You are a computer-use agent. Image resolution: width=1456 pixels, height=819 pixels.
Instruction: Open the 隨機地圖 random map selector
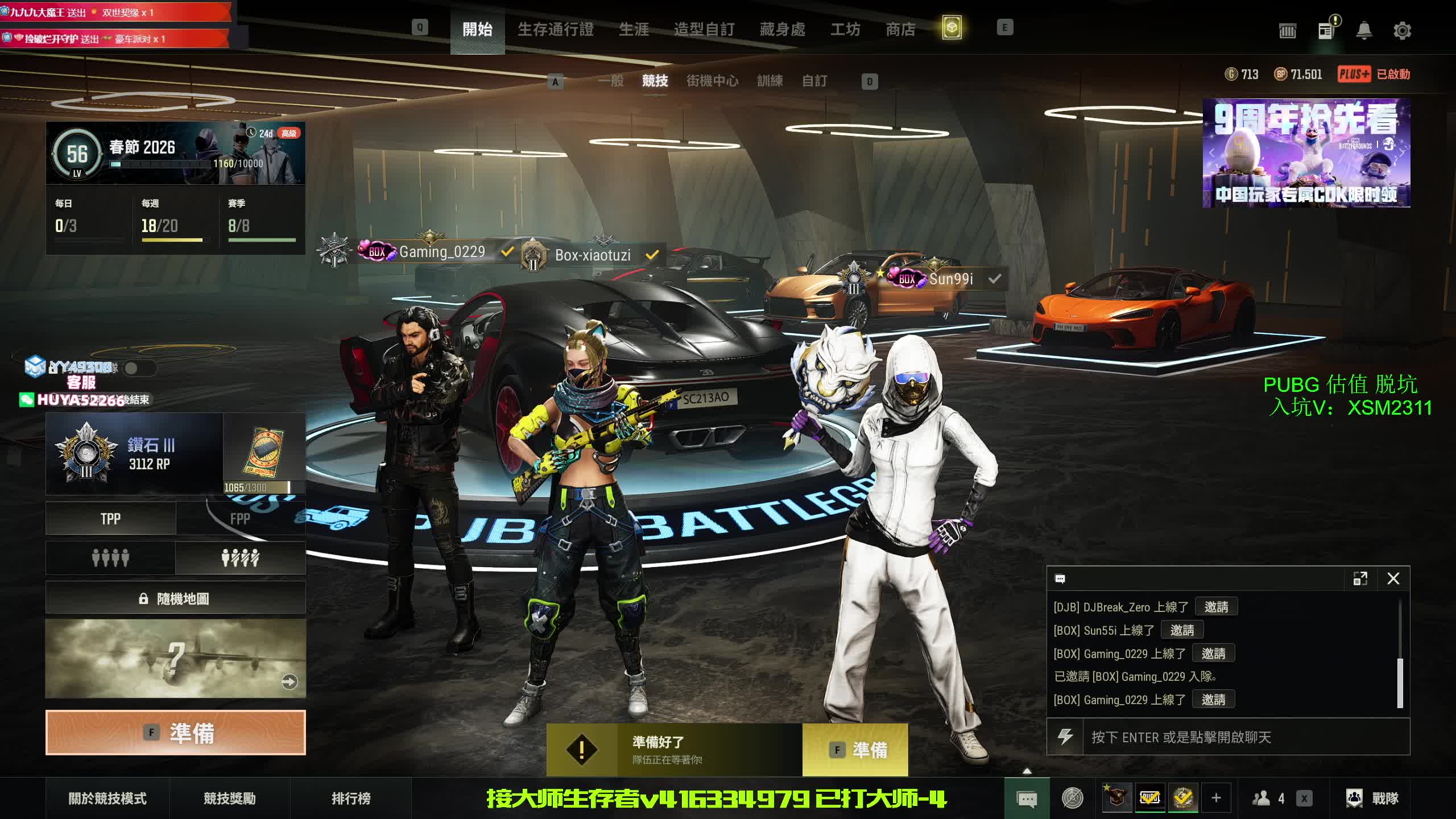click(x=176, y=598)
